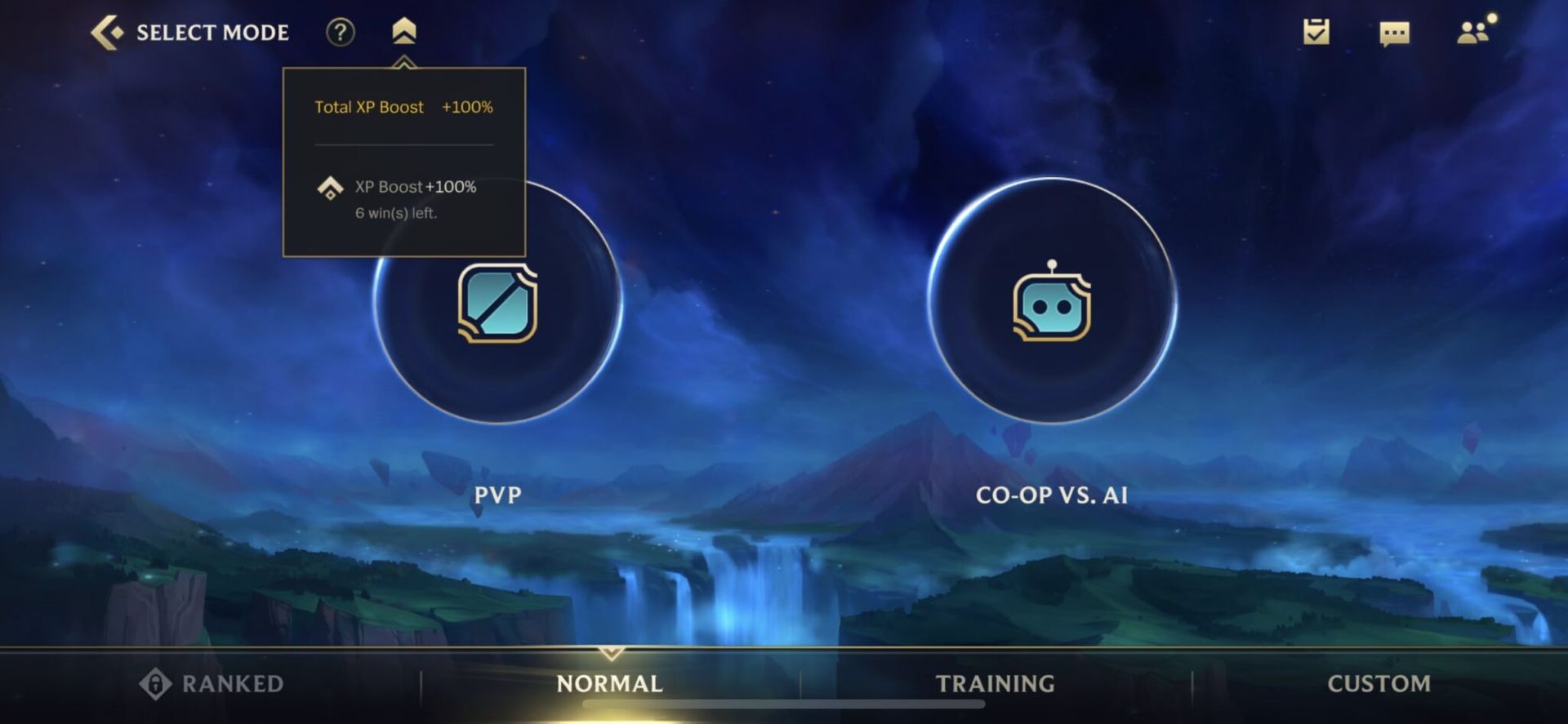Screen dimensions: 1568x724
Task: Select the PVP mode label
Action: pyautogui.click(x=496, y=495)
